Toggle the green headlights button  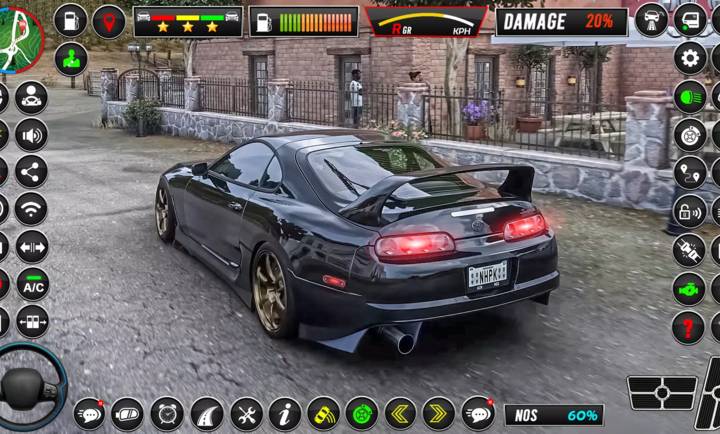689,96
